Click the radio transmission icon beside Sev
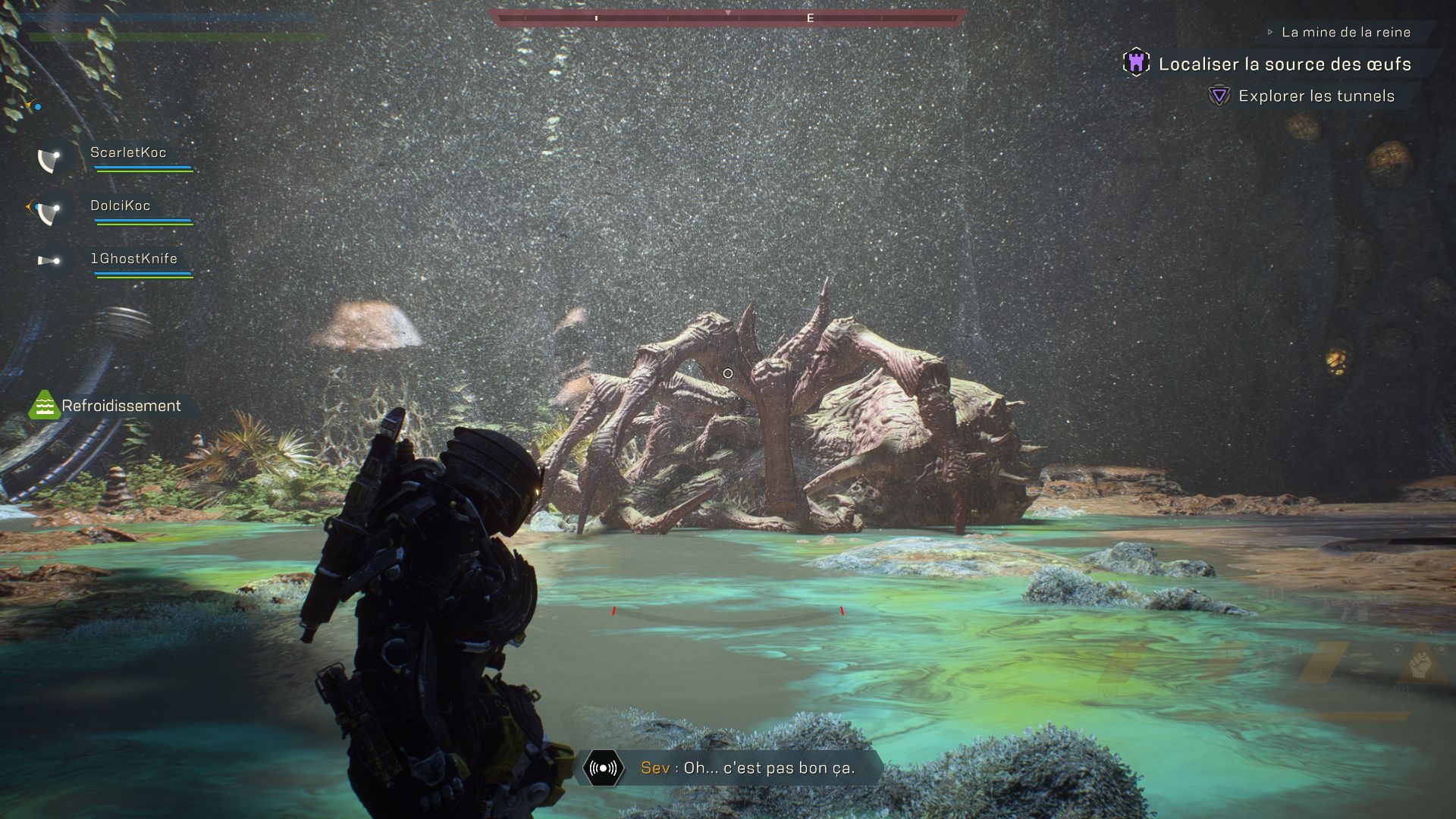Screen dimensions: 1456x819 603,768
